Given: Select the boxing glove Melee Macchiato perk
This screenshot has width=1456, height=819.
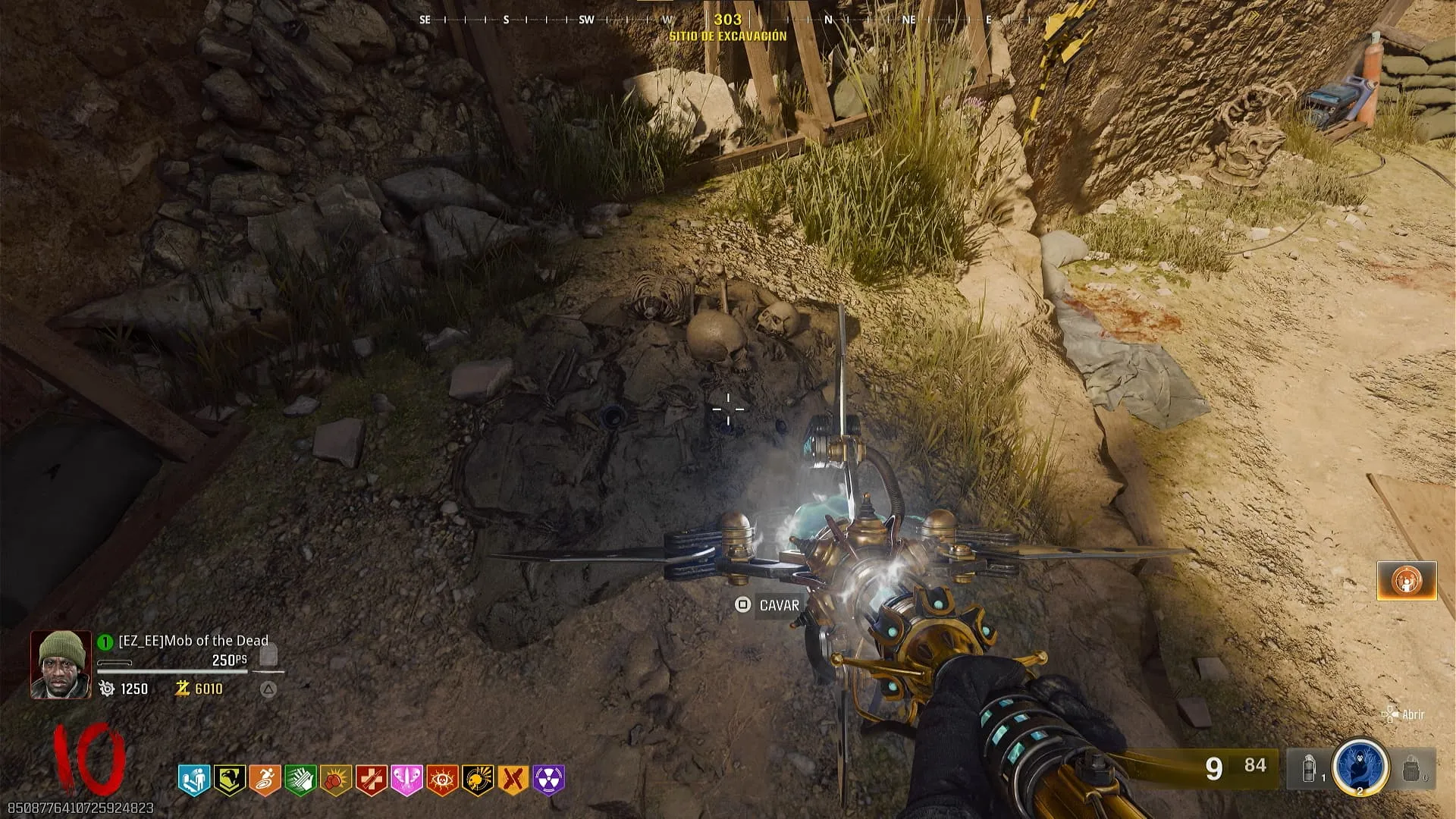Looking at the screenshot, I should click(335, 780).
